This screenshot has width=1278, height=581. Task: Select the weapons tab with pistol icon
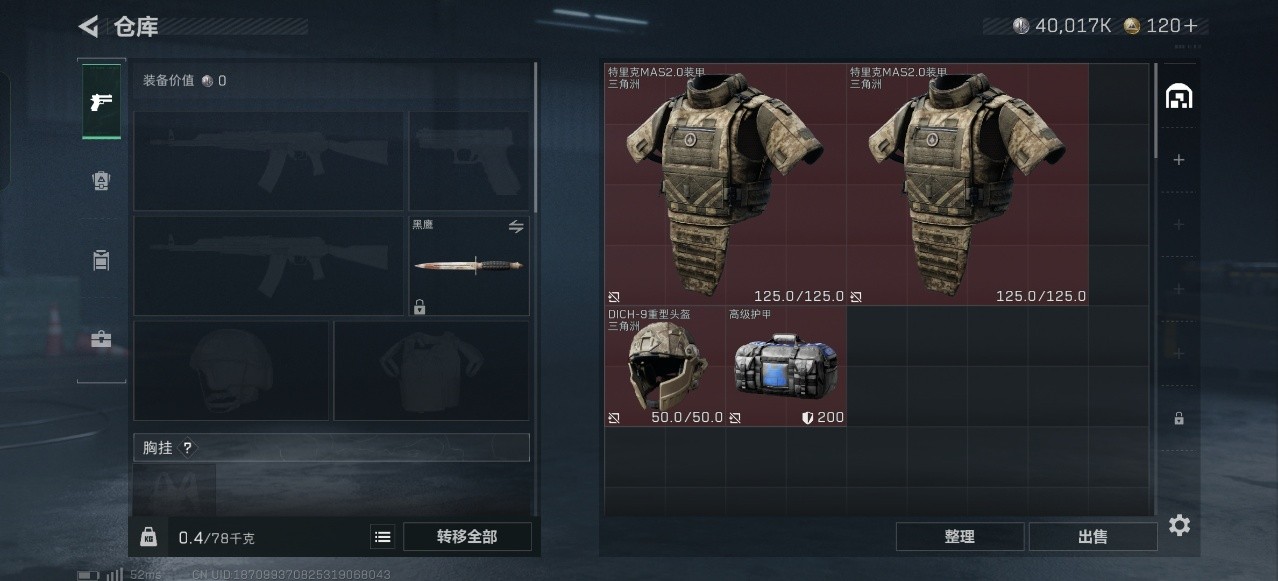pyautogui.click(x=101, y=102)
